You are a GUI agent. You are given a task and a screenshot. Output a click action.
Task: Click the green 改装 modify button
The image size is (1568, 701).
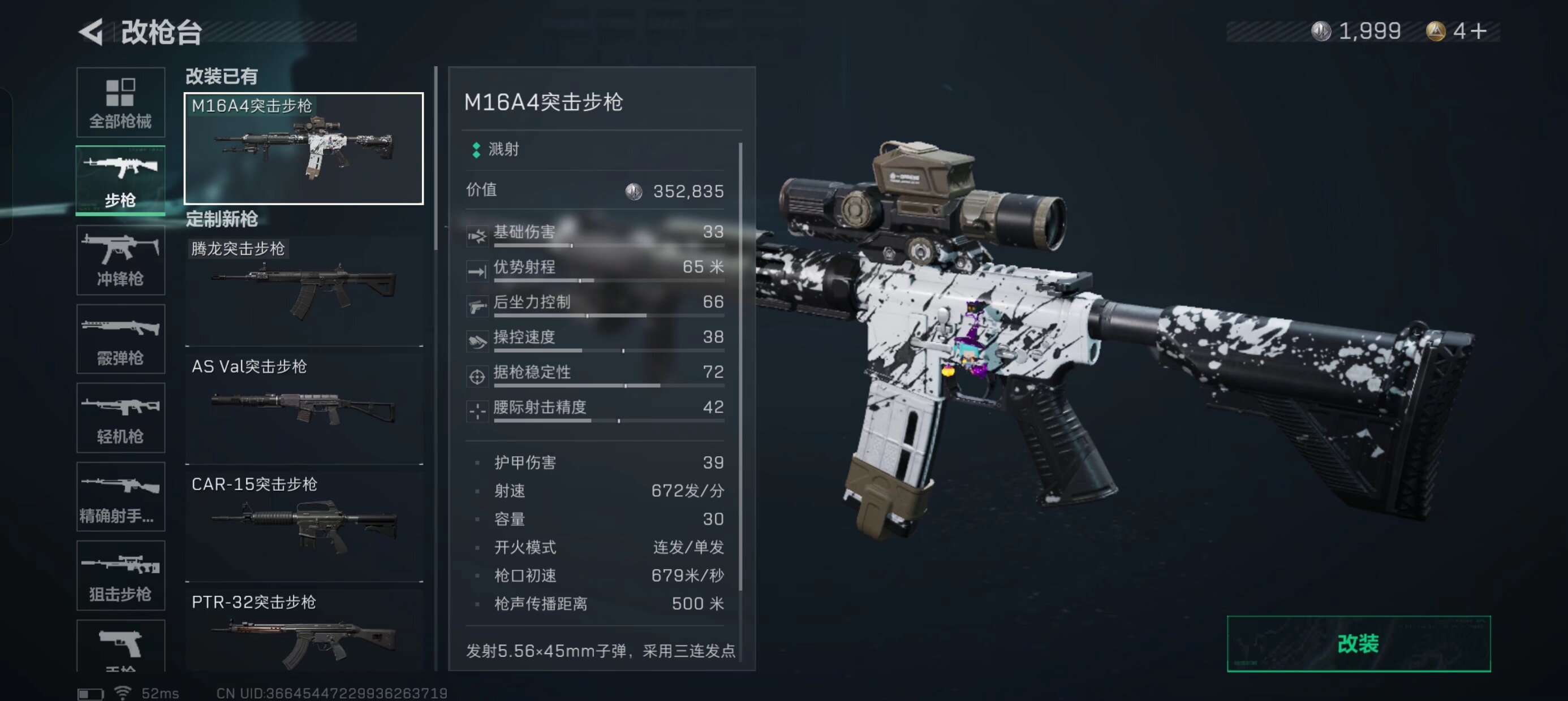click(x=1358, y=644)
